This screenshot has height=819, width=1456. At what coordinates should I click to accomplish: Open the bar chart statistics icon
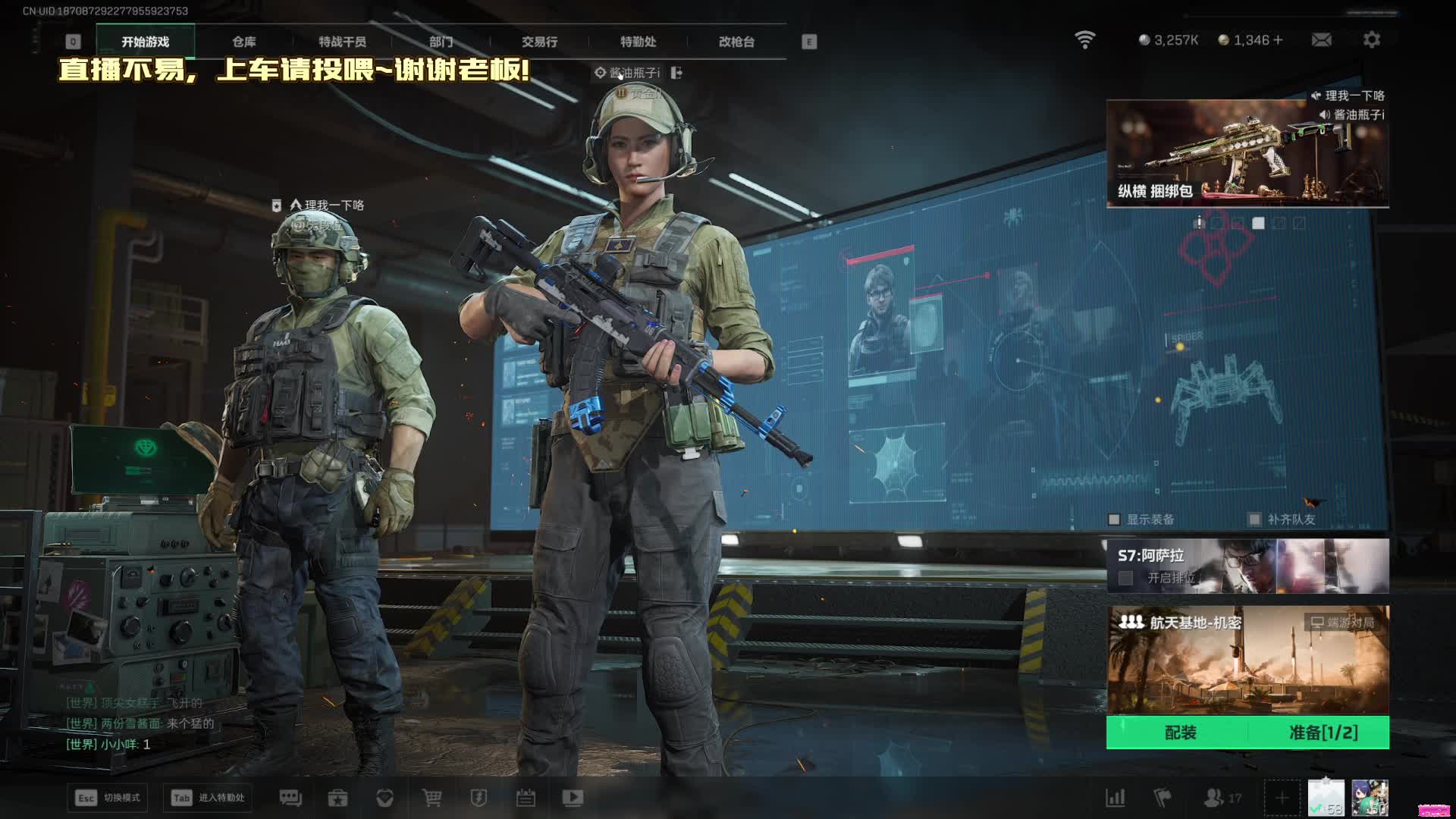pyautogui.click(x=1115, y=798)
